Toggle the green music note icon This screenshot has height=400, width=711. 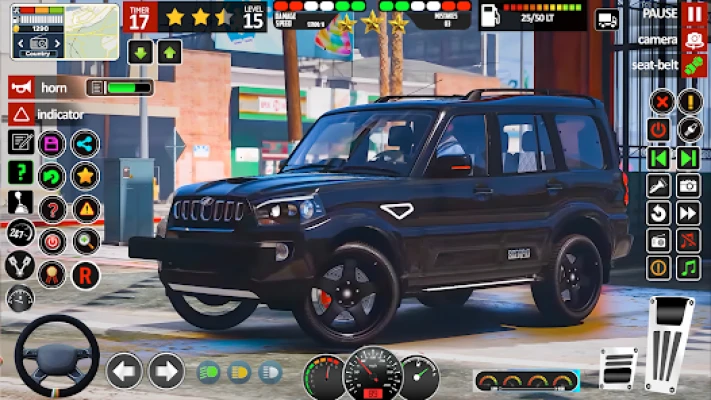[x=688, y=268]
